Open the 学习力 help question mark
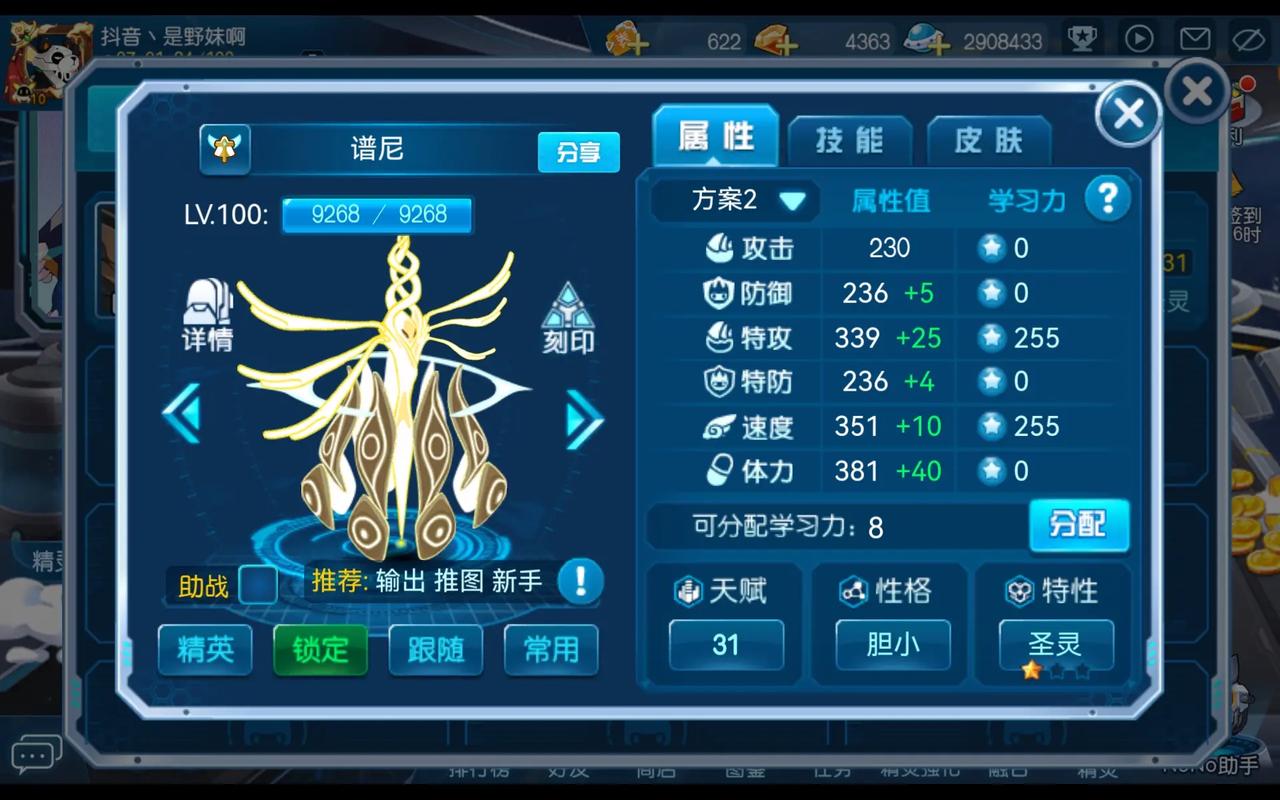Screen dimensions: 1280x800 1108,198
